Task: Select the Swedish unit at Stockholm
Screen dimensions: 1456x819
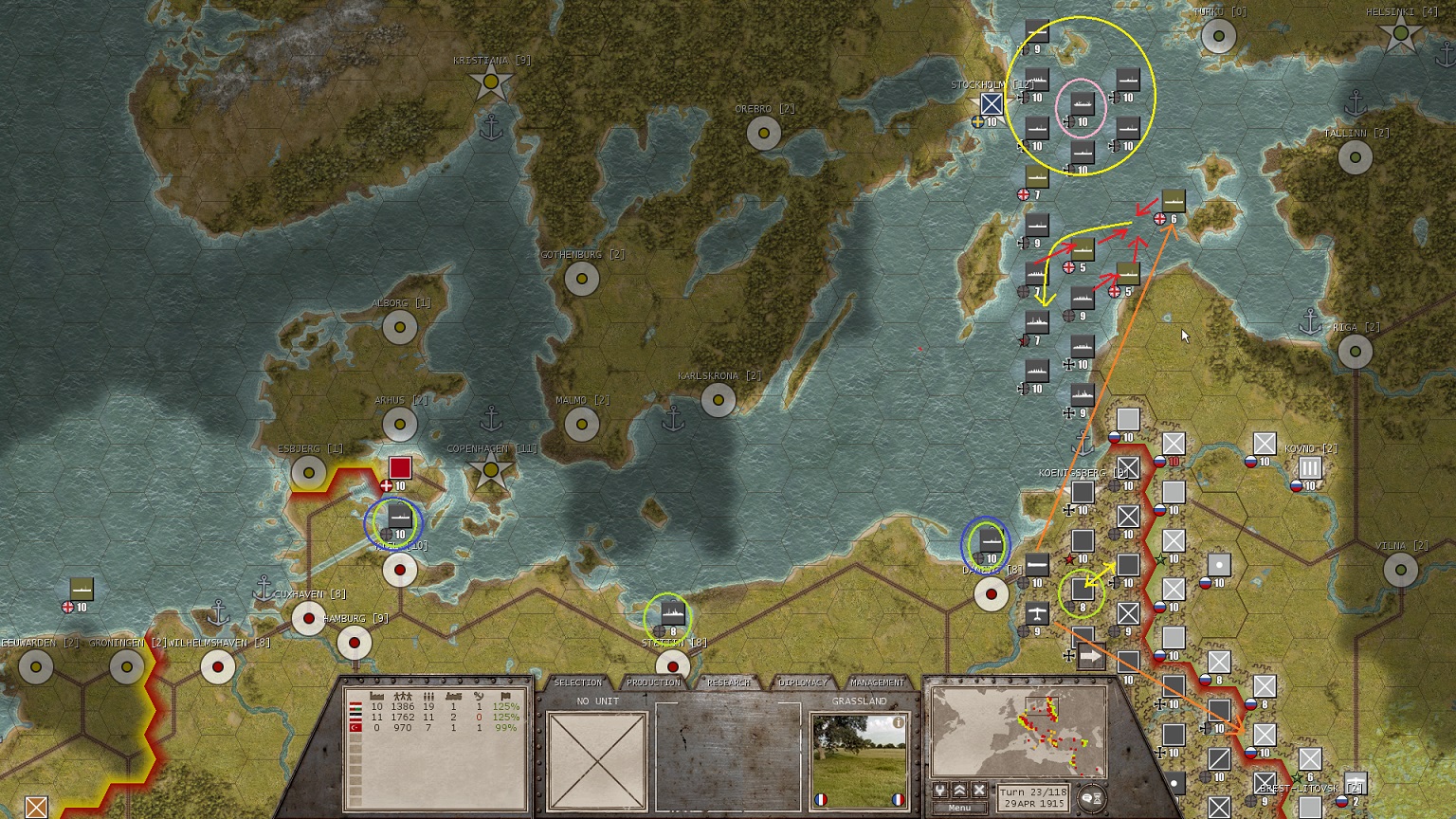Action: coord(992,104)
